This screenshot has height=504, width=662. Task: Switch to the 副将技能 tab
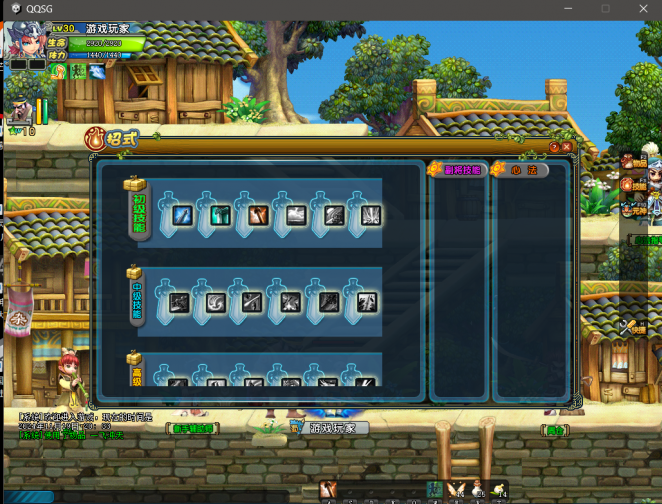point(457,169)
